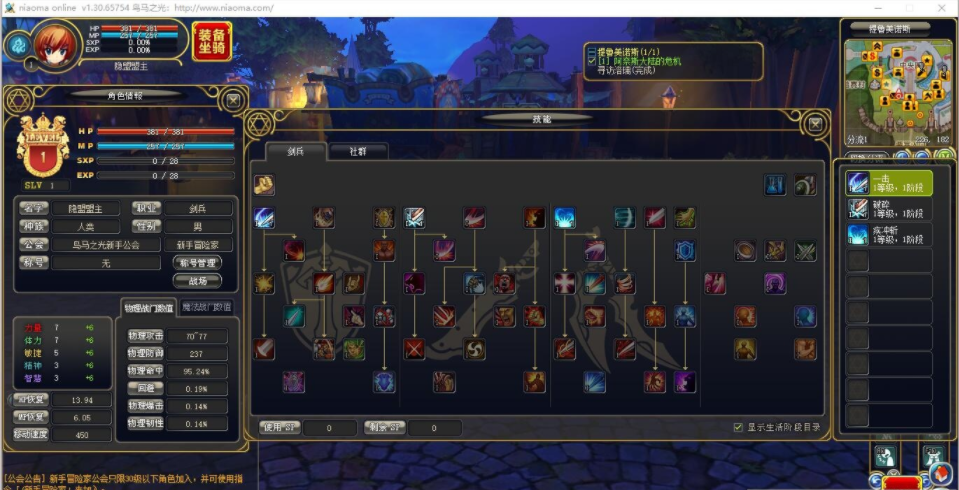959x490 pixels.
Task: Pick the 疾冲斩 skill entry
Action: (889, 234)
